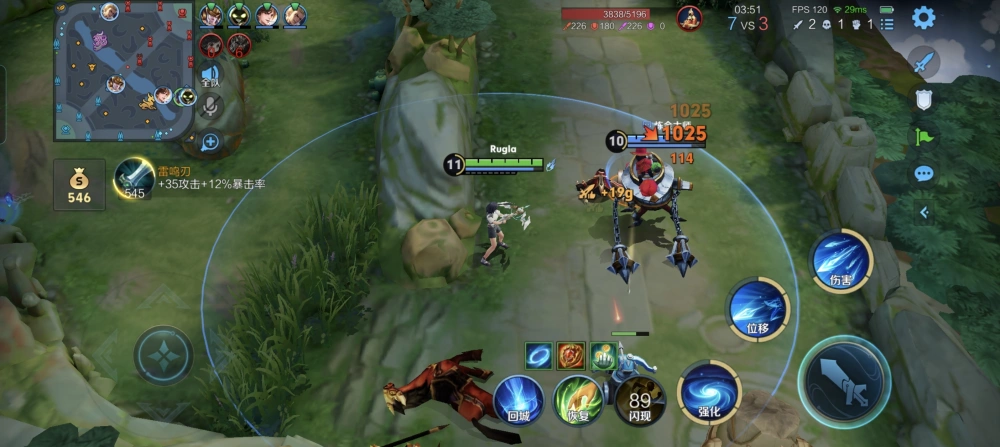Tap the plus button below the microphone
Viewport: 1000px width, 447px height.
210,142
